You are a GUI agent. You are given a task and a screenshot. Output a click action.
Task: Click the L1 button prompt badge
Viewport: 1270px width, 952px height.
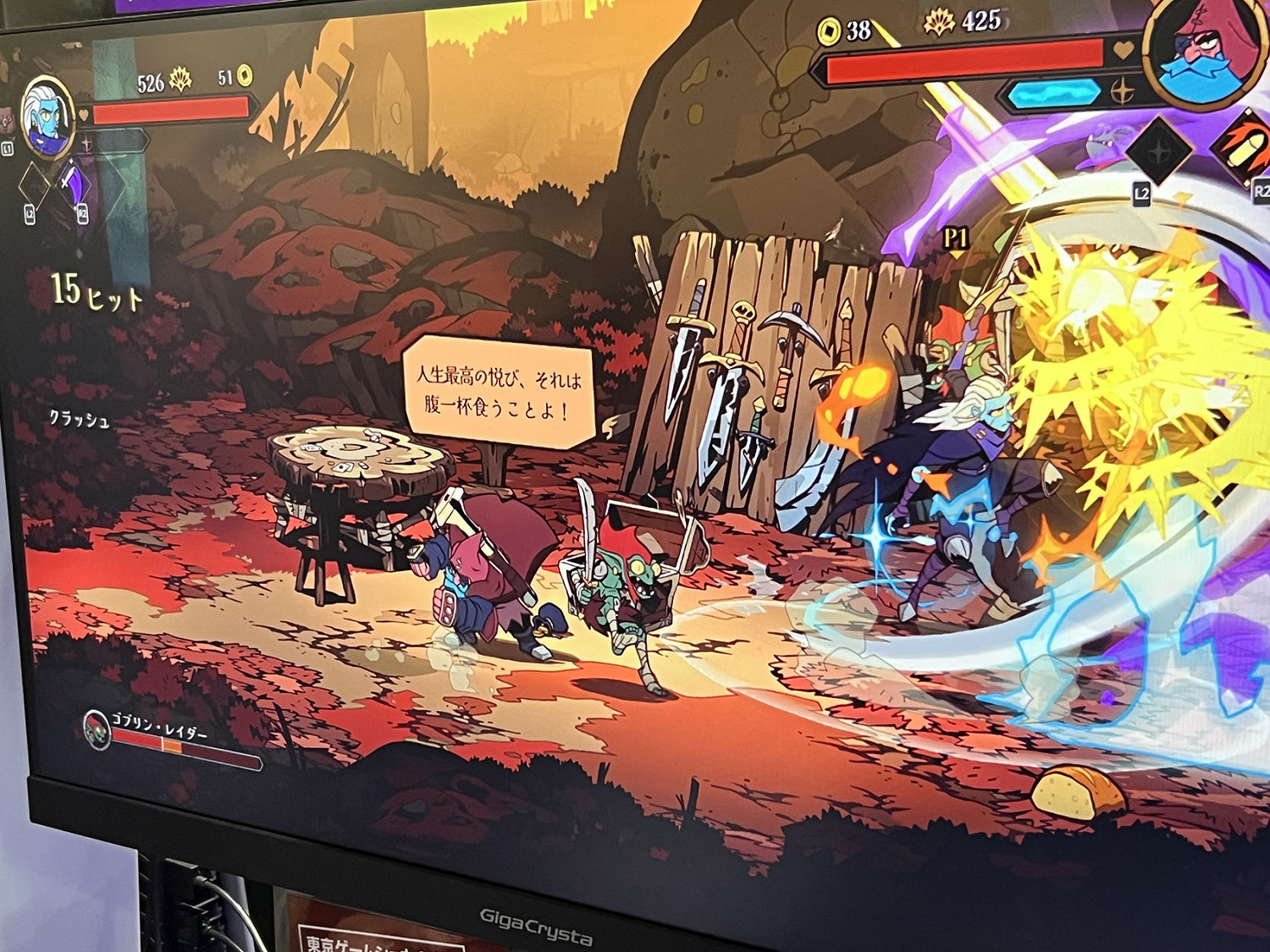[x=7, y=150]
